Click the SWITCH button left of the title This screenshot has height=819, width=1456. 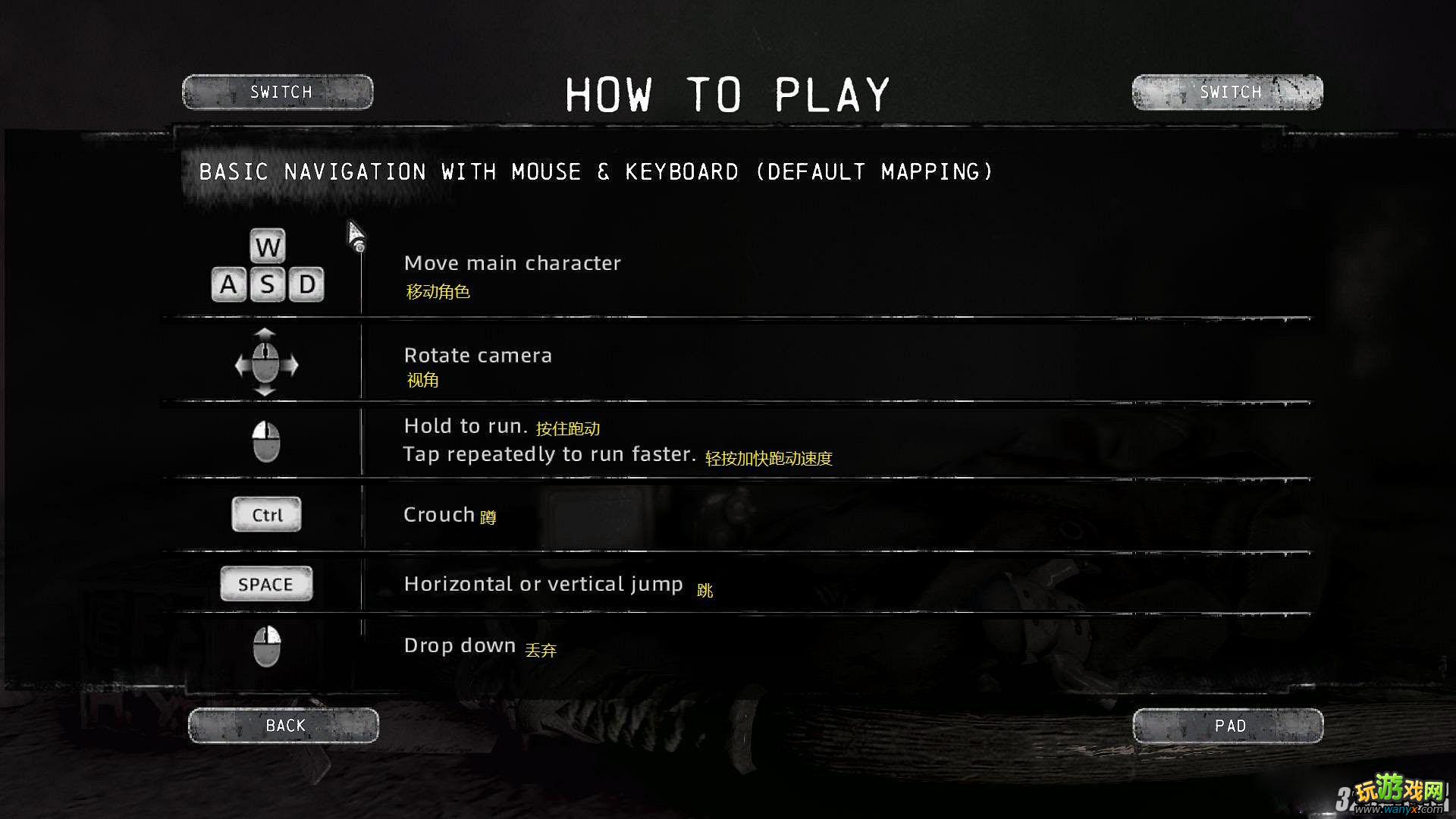tap(278, 93)
